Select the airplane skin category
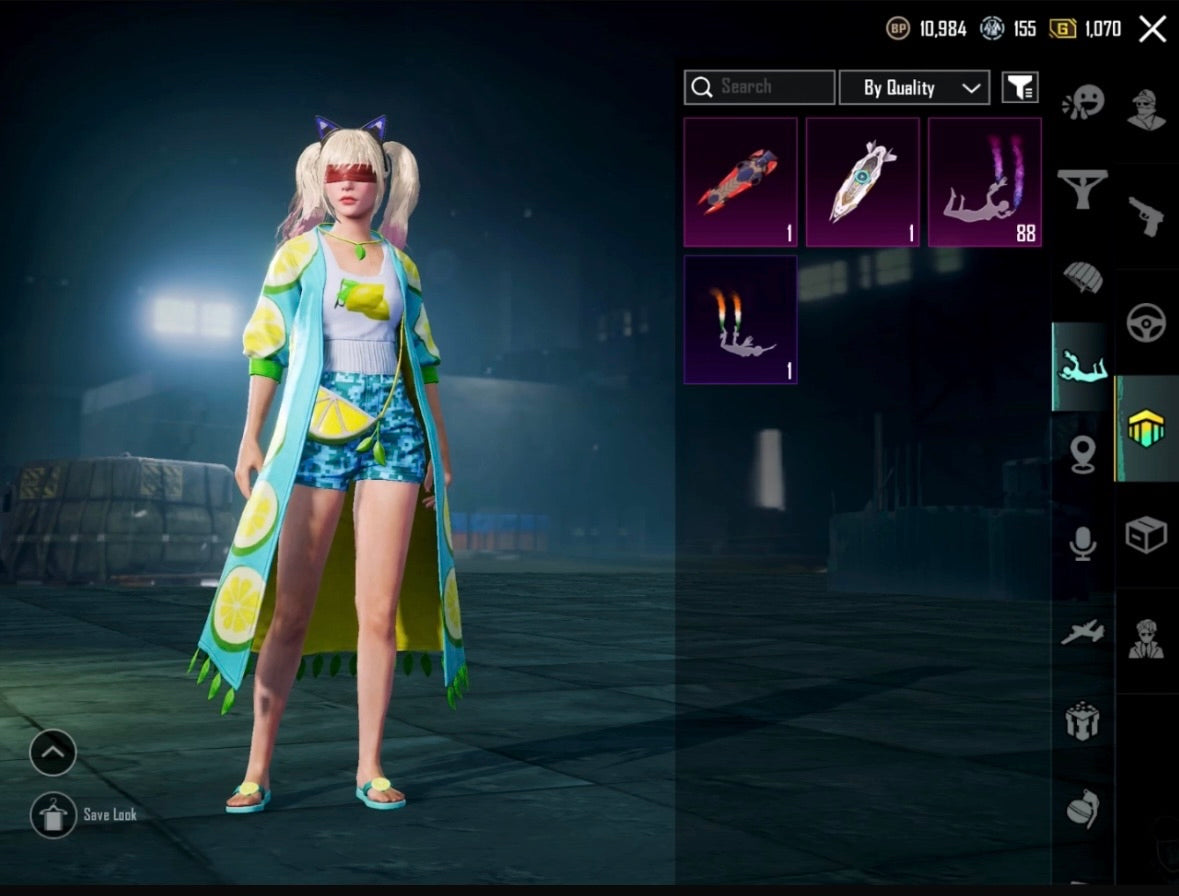1179x896 pixels. point(1082,632)
